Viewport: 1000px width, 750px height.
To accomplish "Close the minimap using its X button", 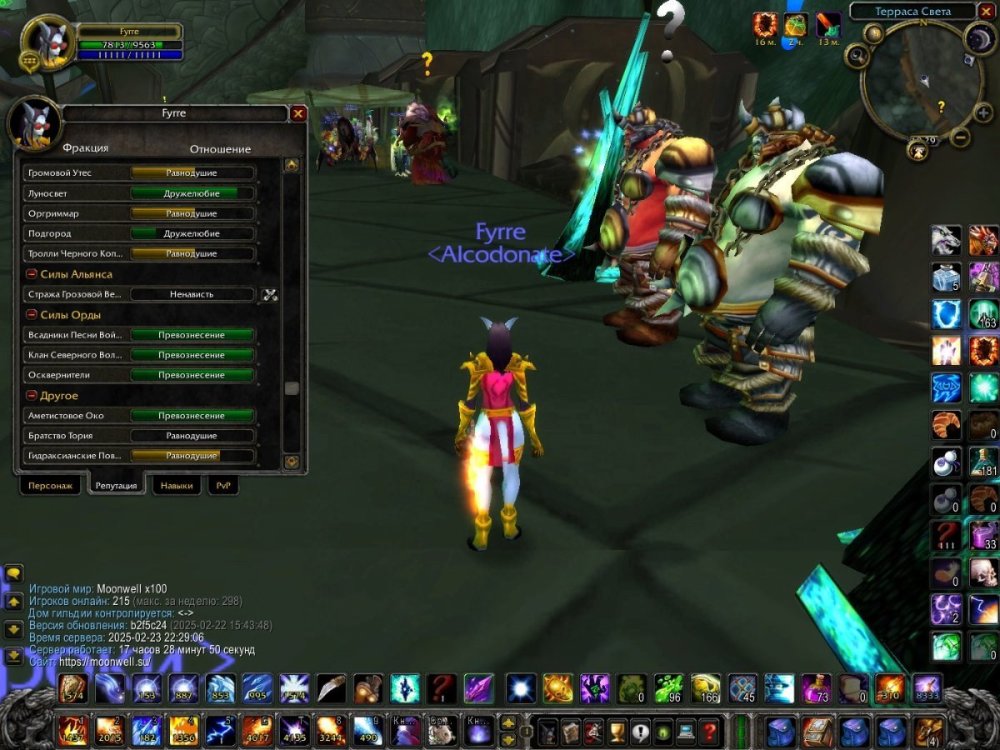I will 985,12.
